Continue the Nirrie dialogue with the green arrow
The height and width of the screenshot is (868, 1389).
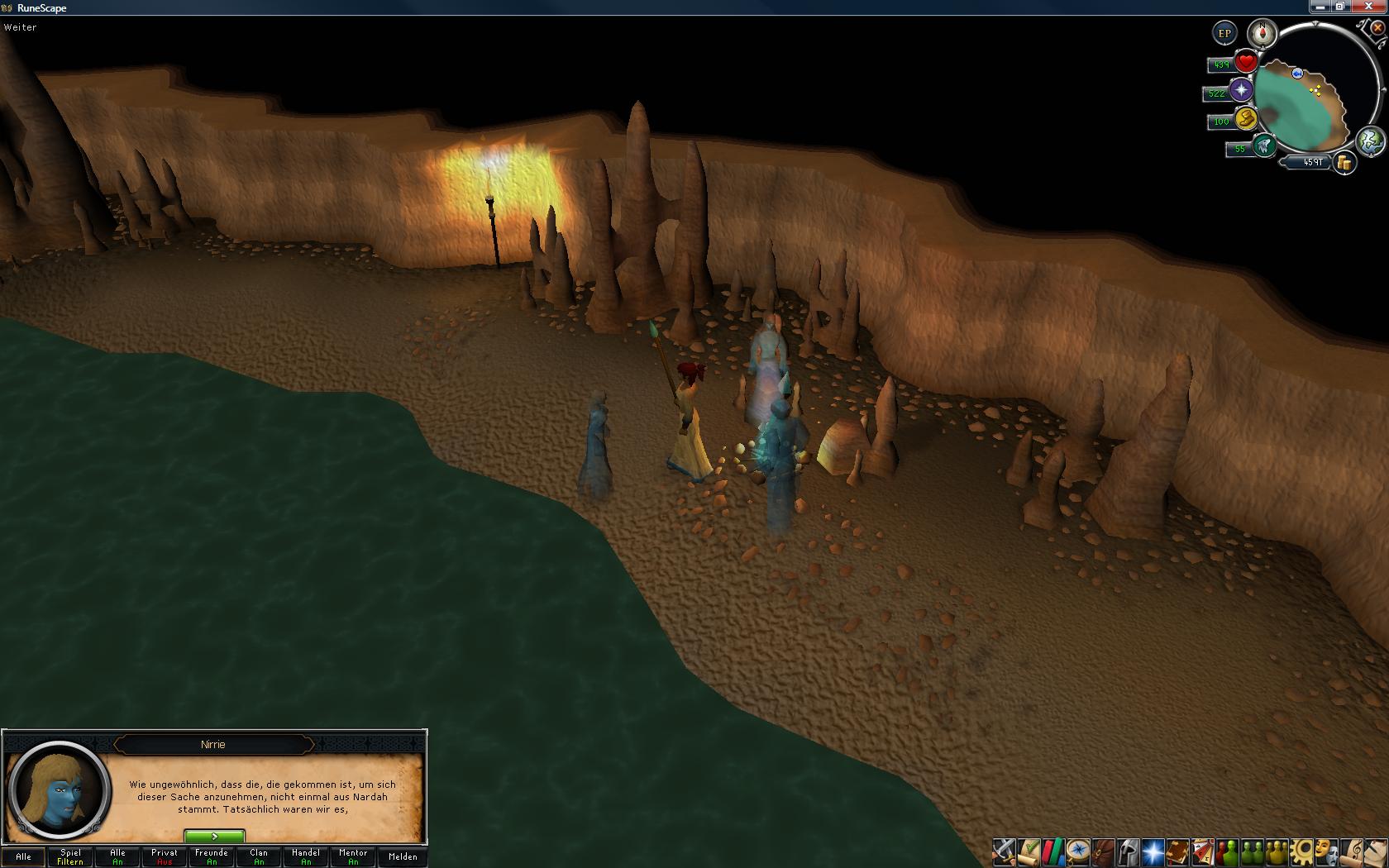214,836
